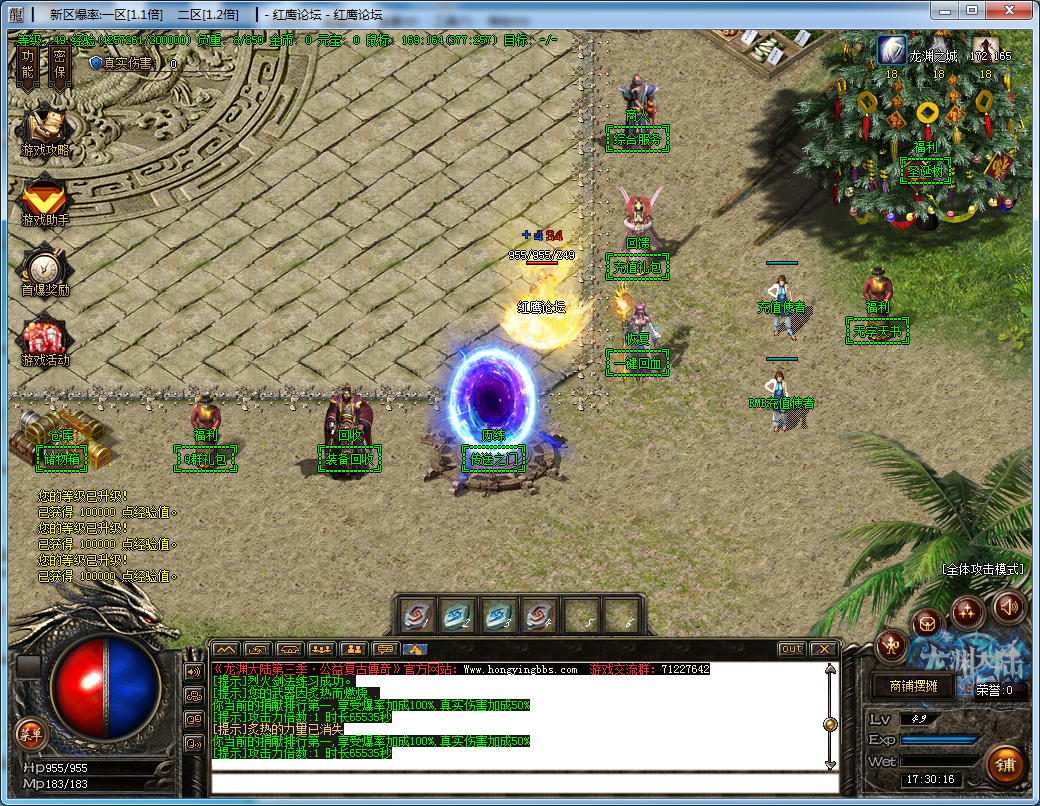Open the round 菜单 menu button
This screenshot has width=1040, height=806.
coord(31,735)
